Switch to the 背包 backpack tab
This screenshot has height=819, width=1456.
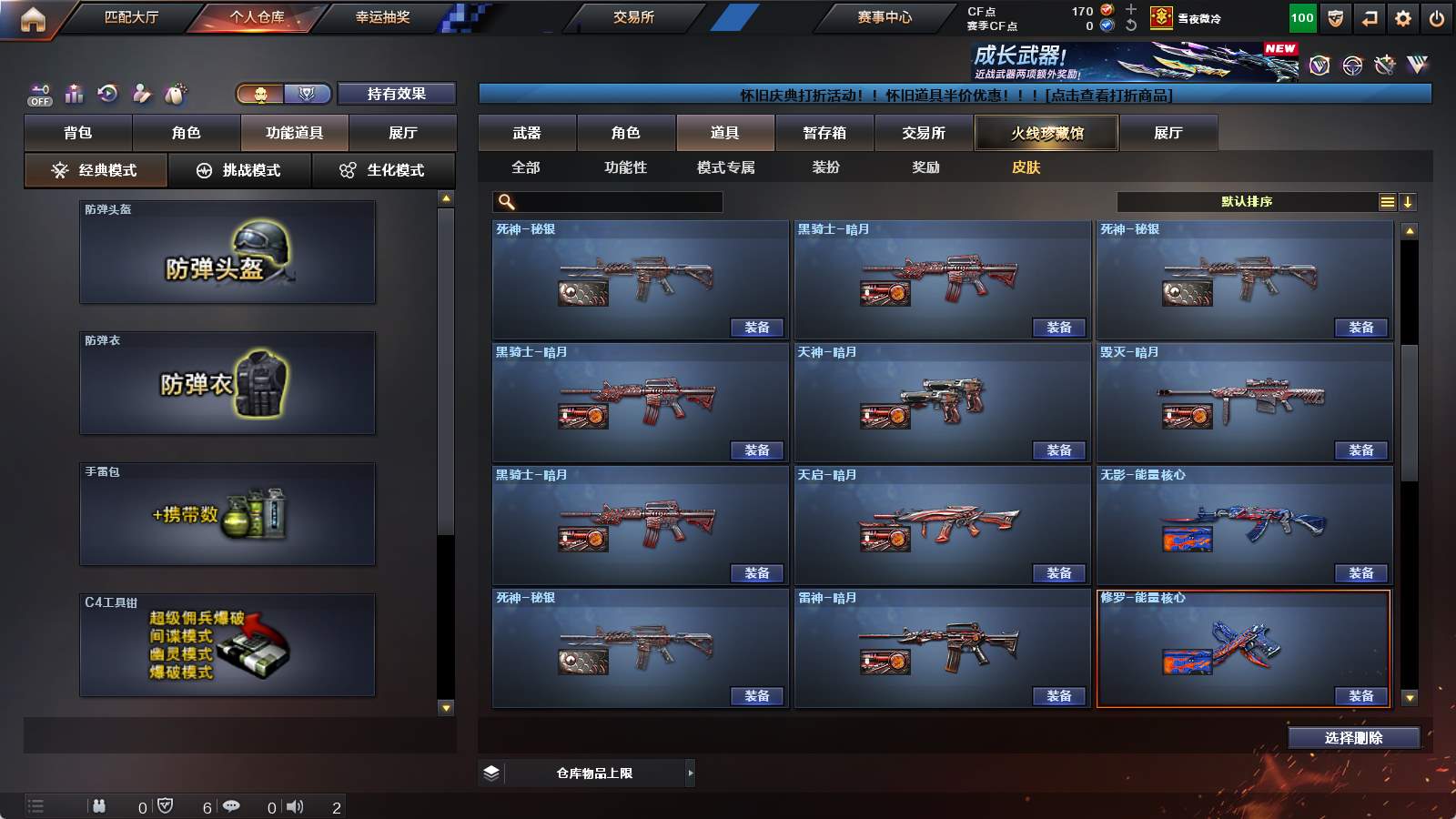[78, 133]
